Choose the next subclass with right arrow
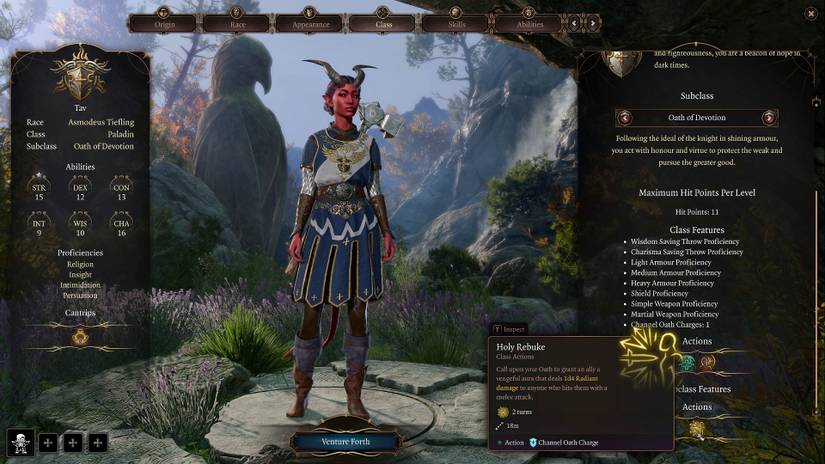The image size is (825, 464). (768, 117)
